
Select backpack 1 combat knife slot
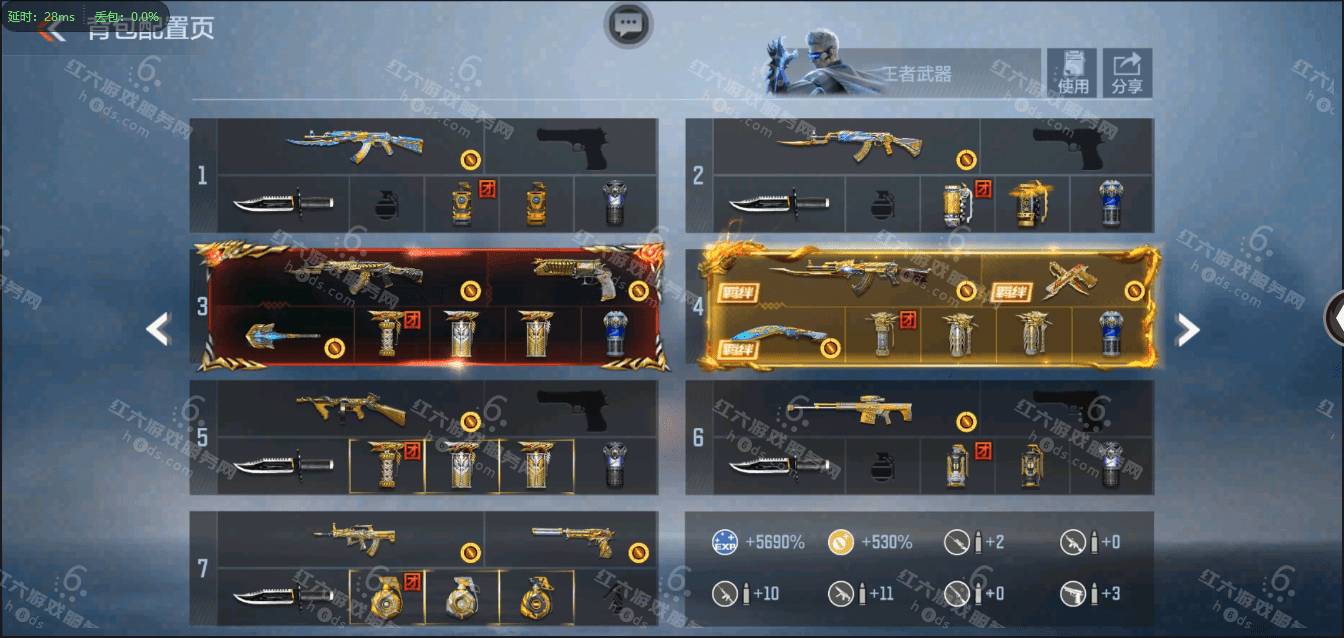[283, 204]
